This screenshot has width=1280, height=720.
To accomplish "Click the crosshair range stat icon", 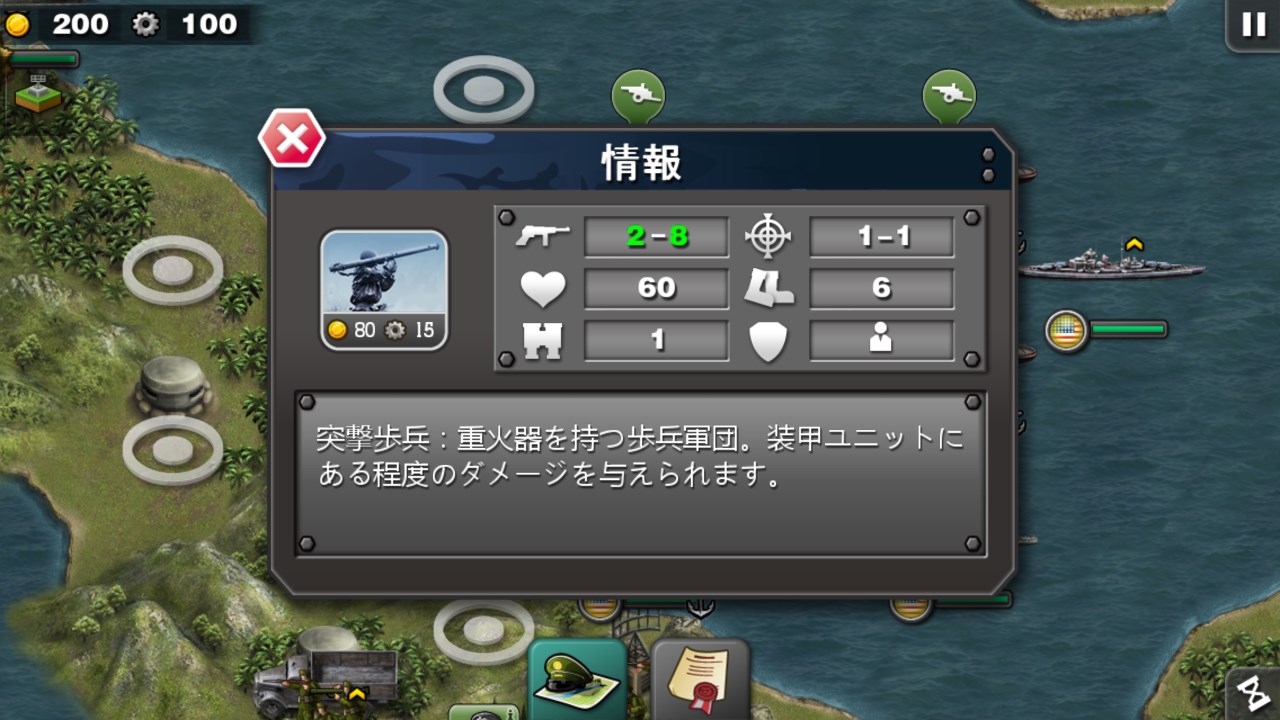I will coord(768,236).
